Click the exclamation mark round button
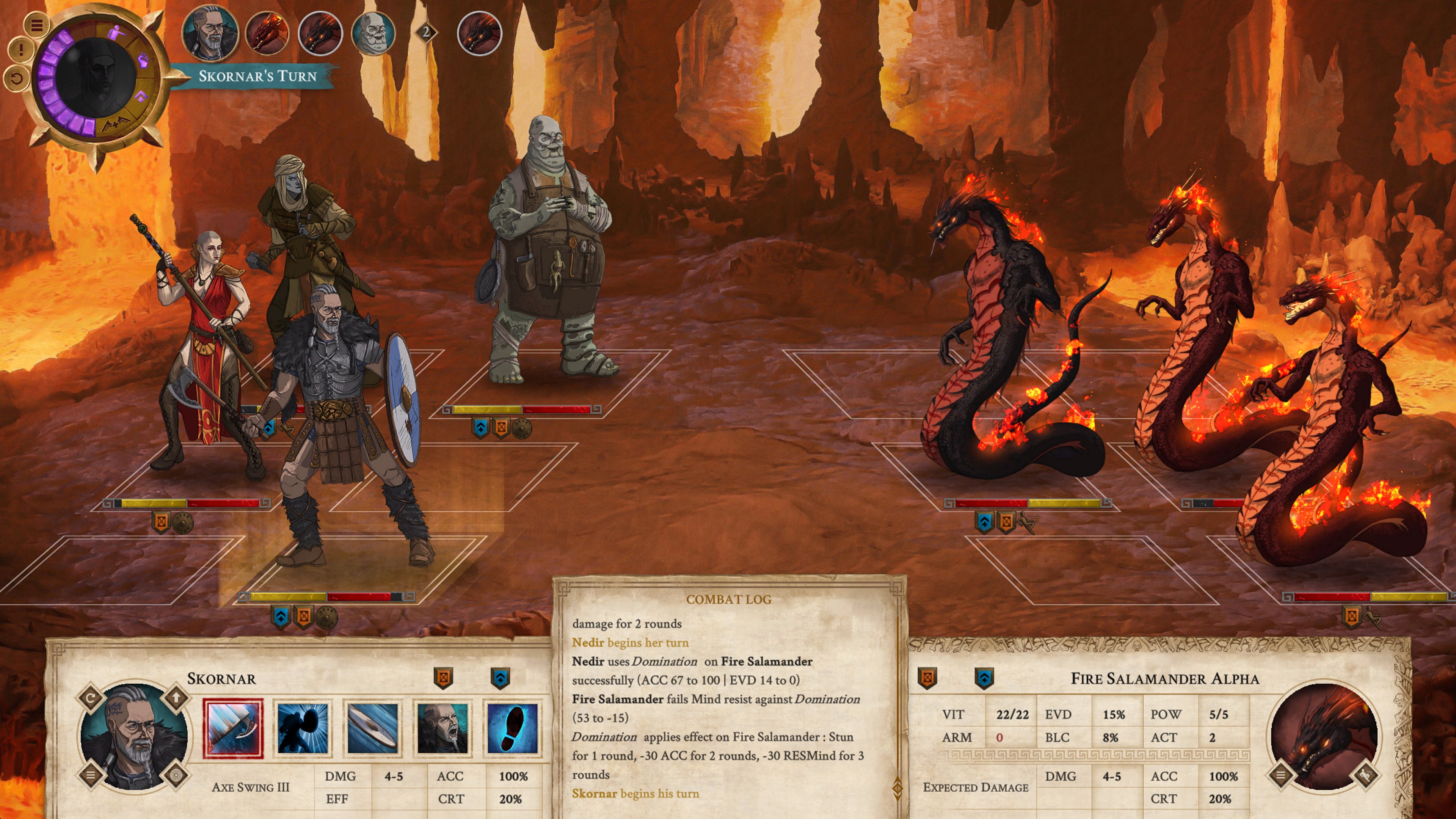Screen dimensions: 1456x819 pos(21,50)
